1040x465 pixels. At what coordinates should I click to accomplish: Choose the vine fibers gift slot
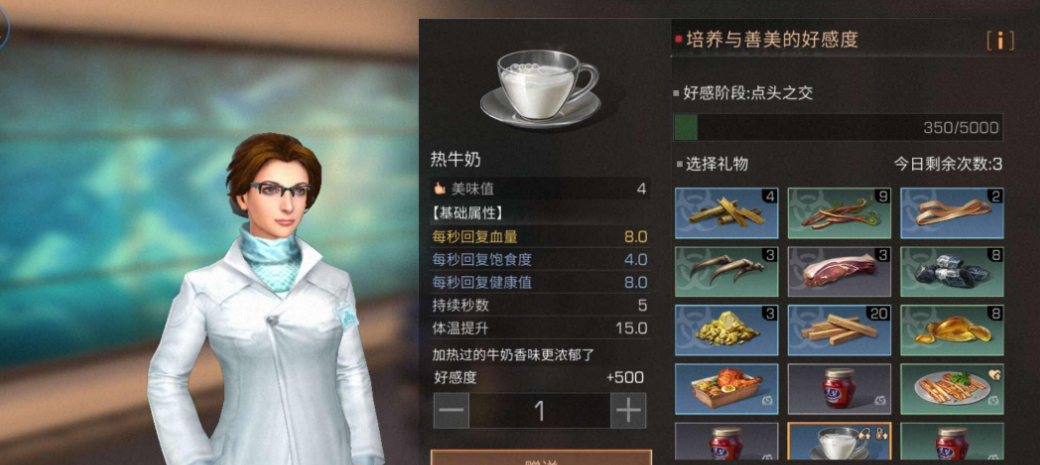pyautogui.click(x=839, y=212)
